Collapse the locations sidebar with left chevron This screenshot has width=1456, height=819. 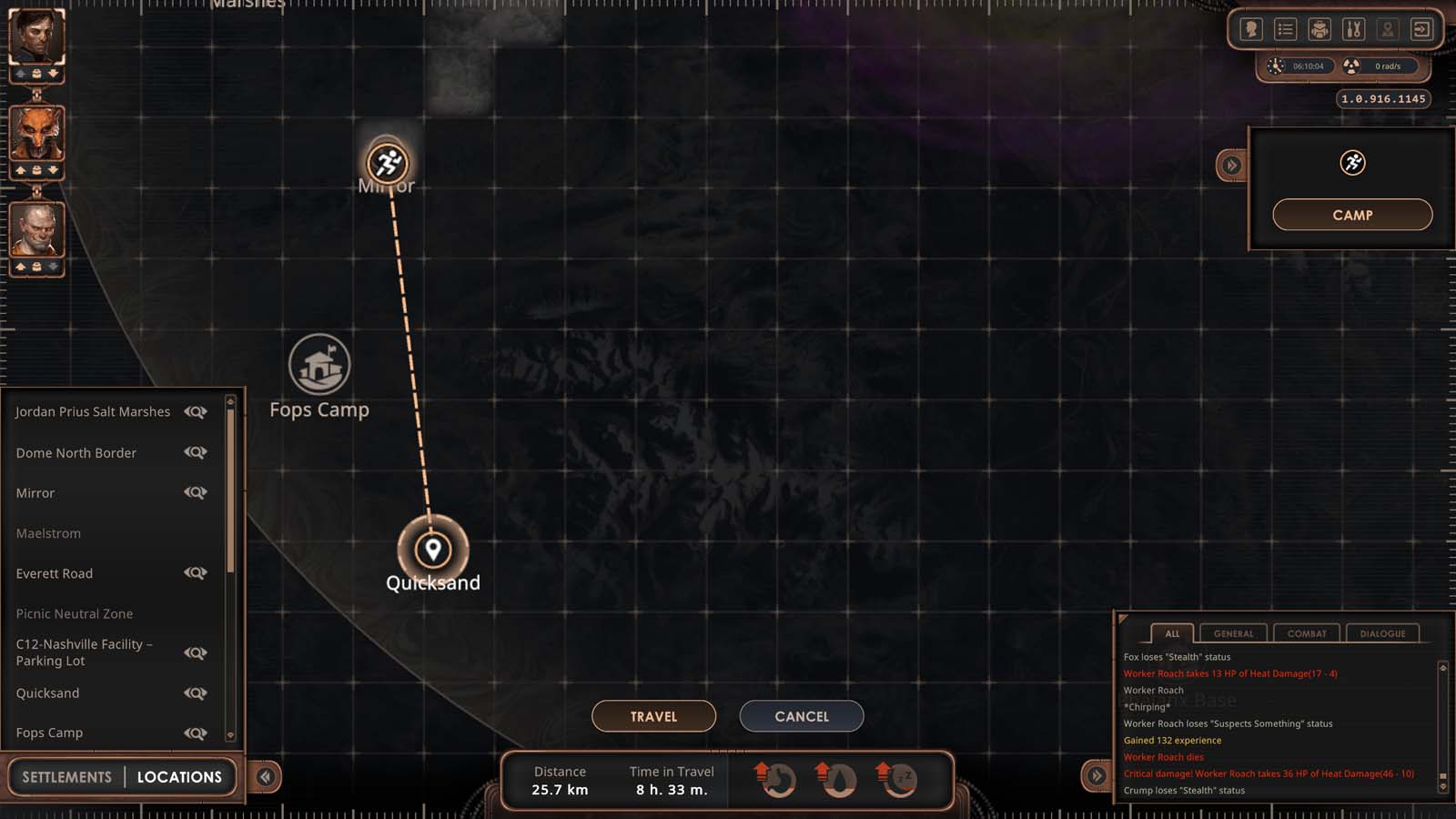coord(265,775)
